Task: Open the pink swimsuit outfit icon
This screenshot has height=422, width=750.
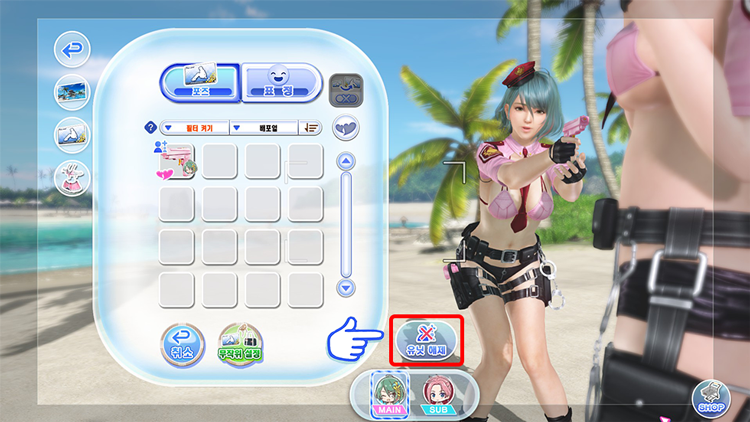Action: tap(72, 177)
